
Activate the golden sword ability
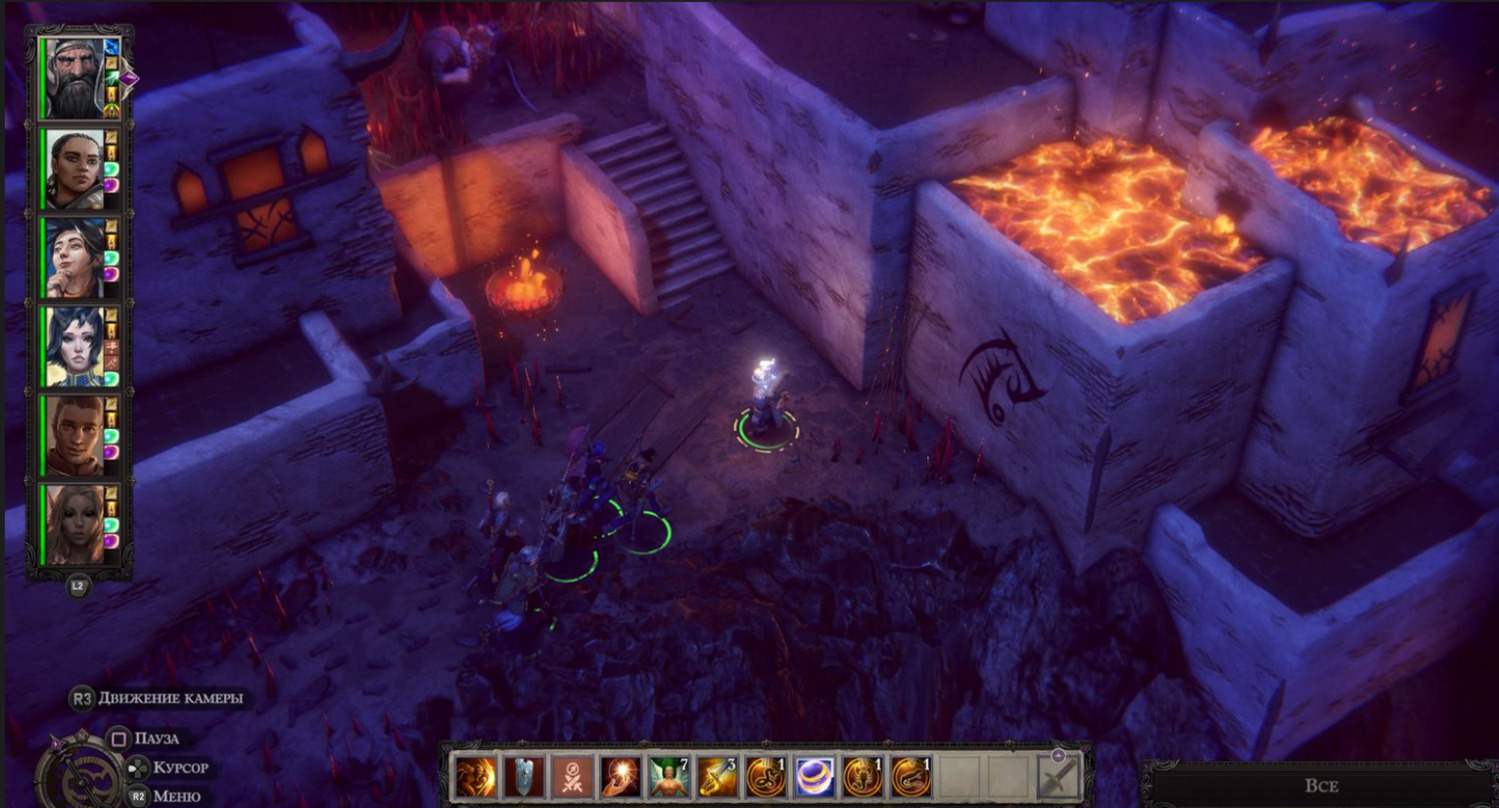click(x=717, y=776)
